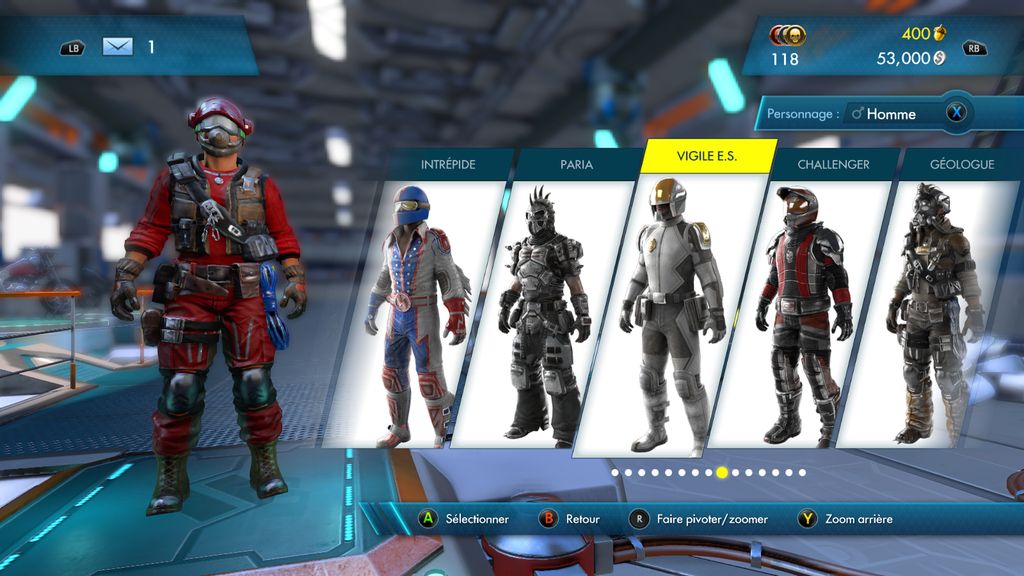Viewport: 1024px width, 576px height.
Task: Change the Personnage gender from Homme
Action: click(x=956, y=113)
